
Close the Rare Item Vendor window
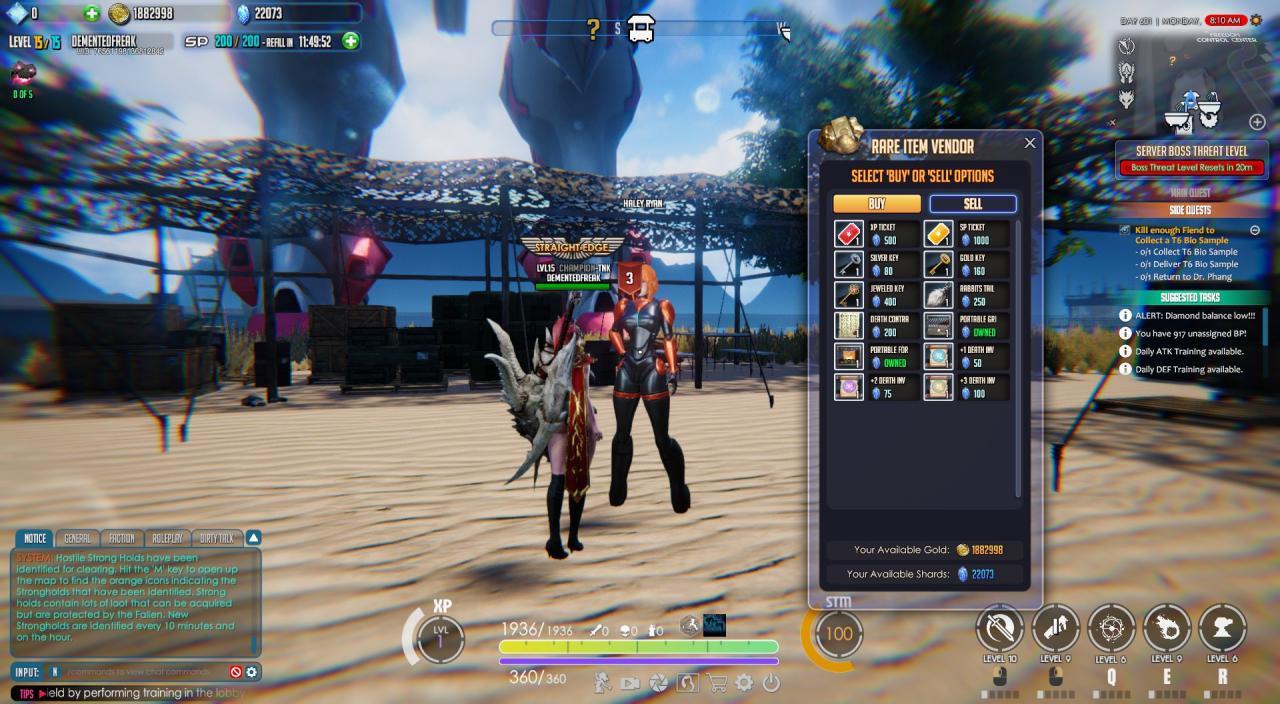(x=1030, y=143)
